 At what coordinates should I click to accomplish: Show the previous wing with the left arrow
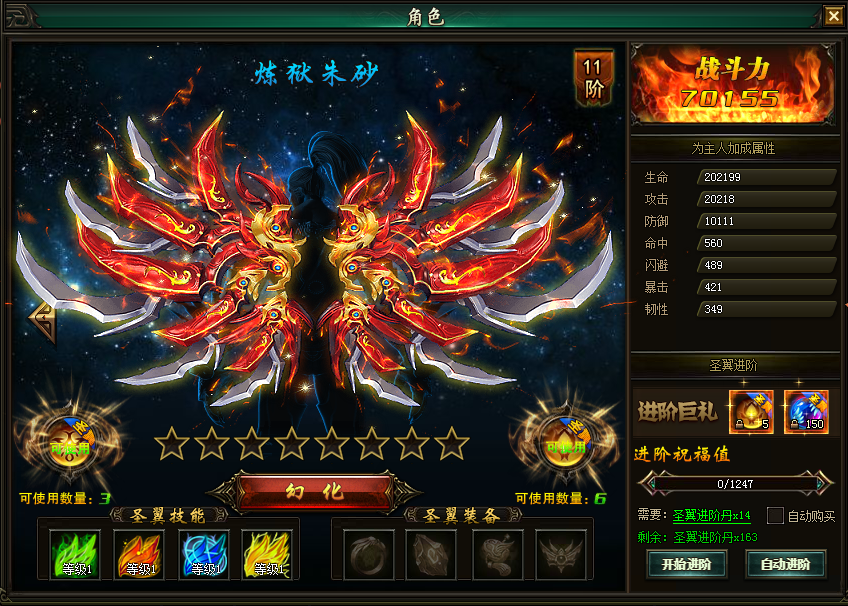click(x=41, y=322)
